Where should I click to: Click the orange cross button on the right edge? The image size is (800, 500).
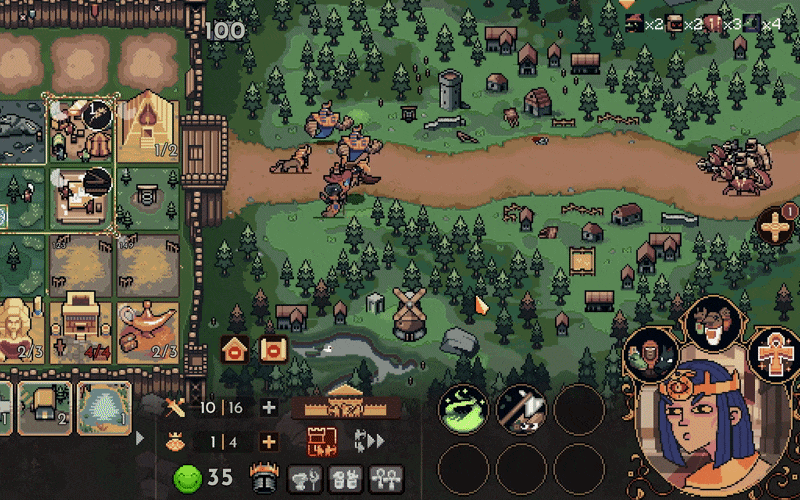click(775, 228)
